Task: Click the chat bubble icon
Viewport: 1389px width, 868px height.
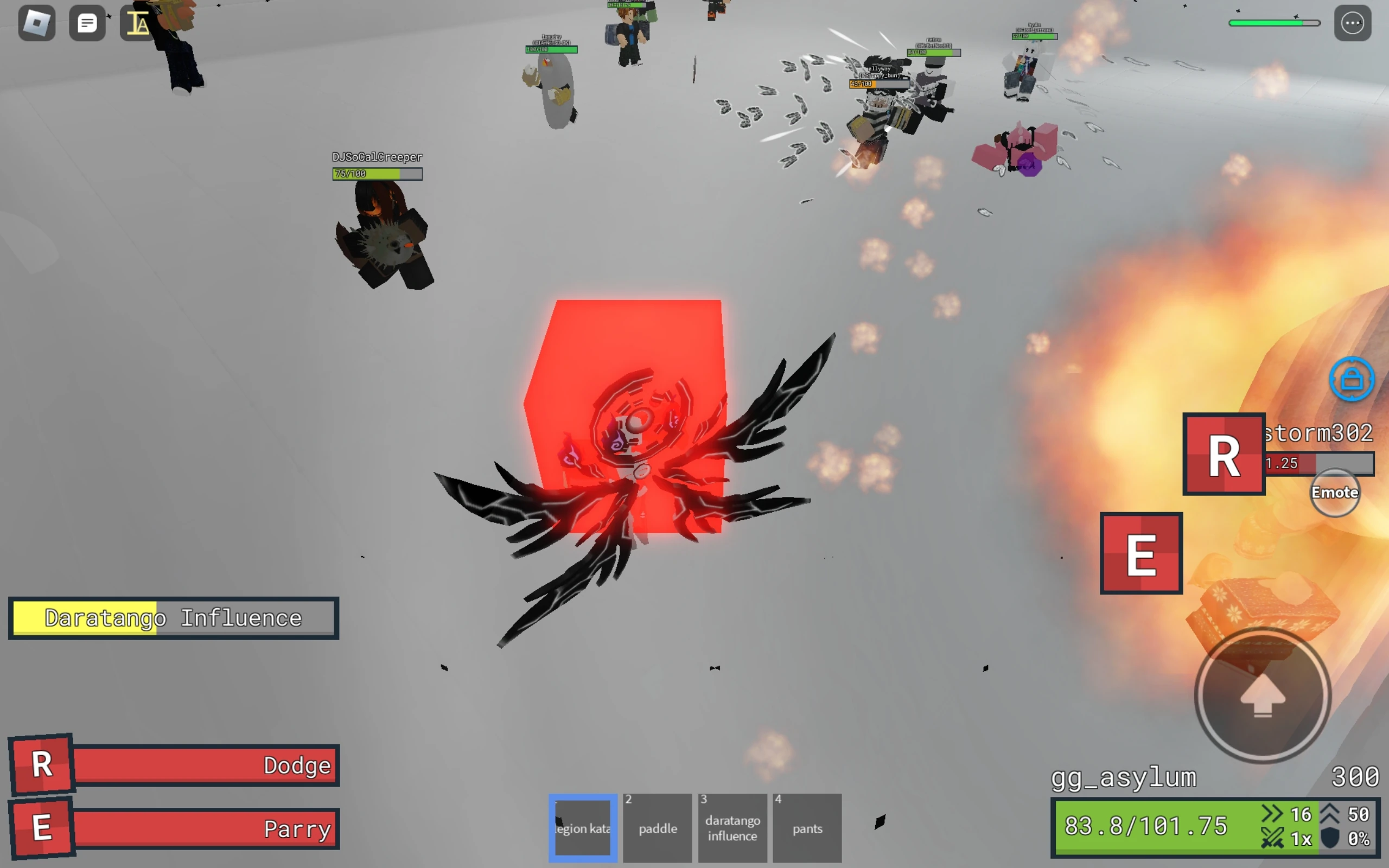Action: pos(87,22)
